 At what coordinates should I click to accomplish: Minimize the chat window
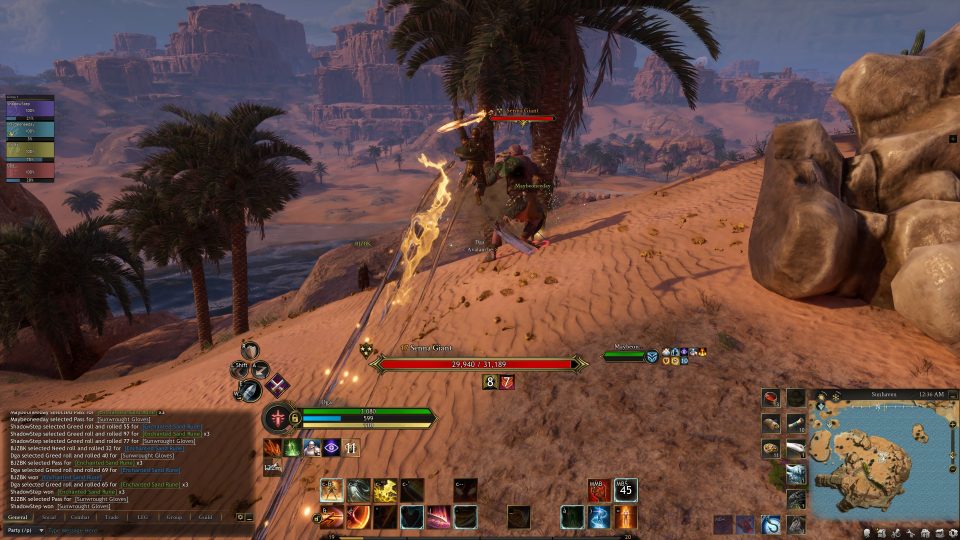pos(250,517)
